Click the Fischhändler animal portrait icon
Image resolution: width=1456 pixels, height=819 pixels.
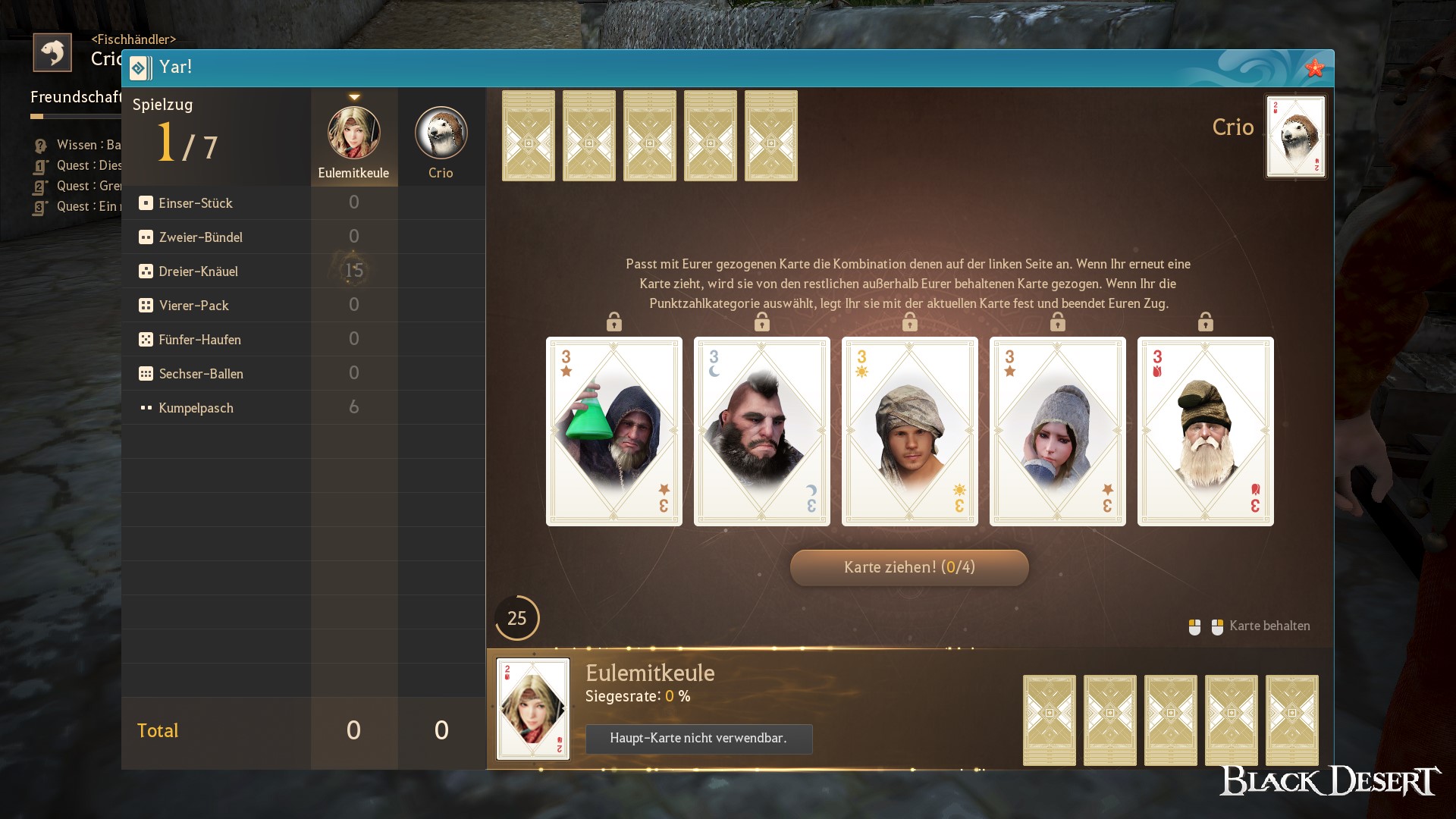[52, 52]
